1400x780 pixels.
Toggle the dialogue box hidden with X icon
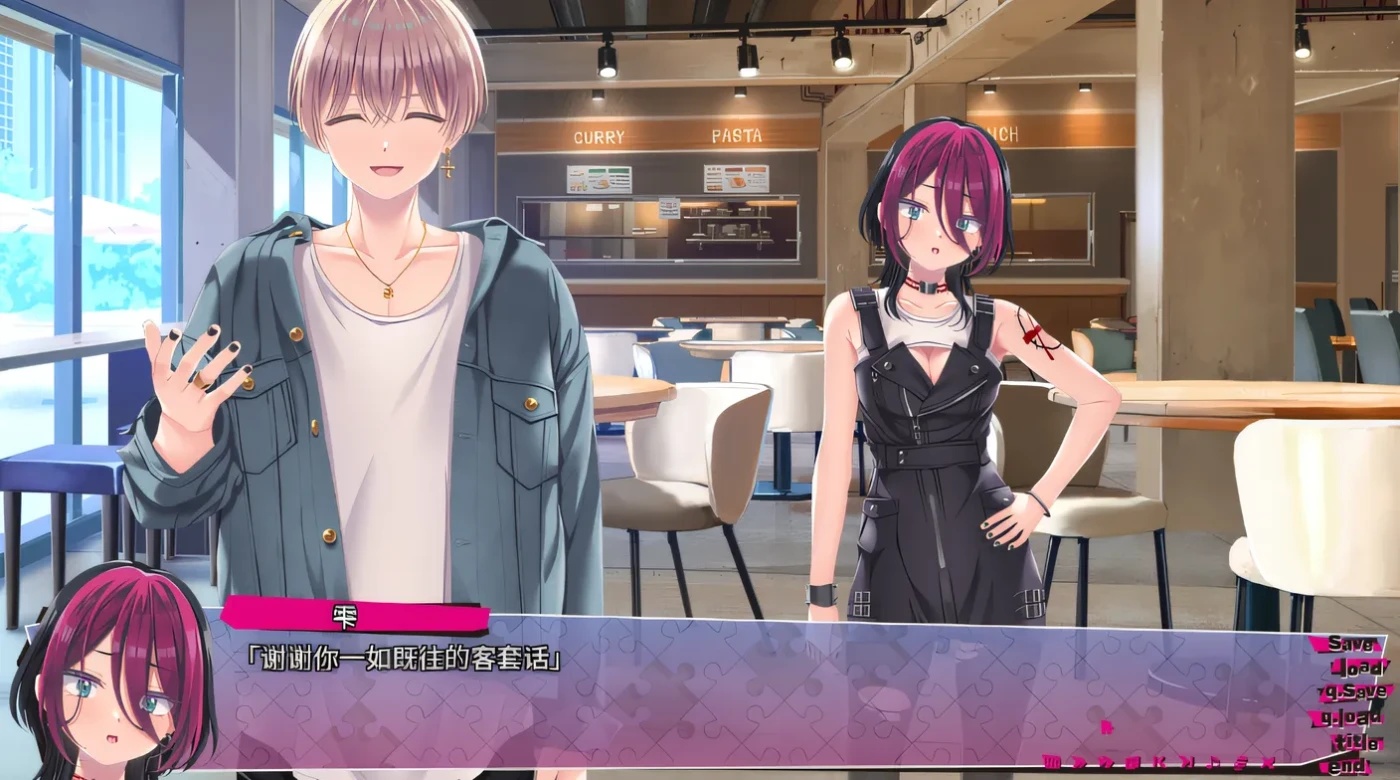pyautogui.click(x=1268, y=763)
